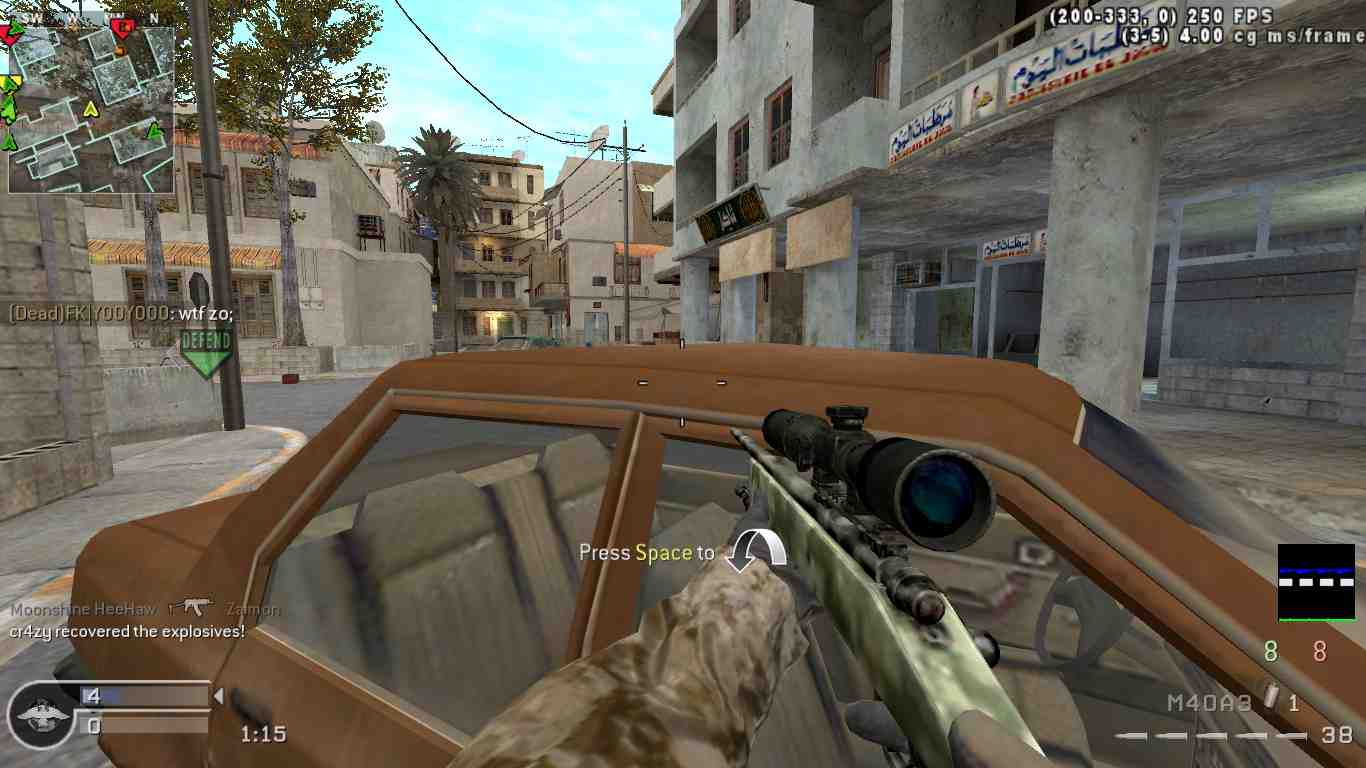The width and height of the screenshot is (1366, 768).
Task: Select the green DEFEND objective marker
Action: 206,351
